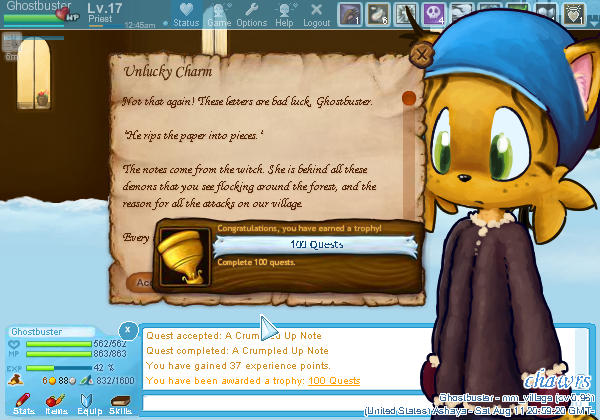Viewport: 600px width, 420px height.
Task: Click the 100 Quests trophy link in chat
Action: 334,381
